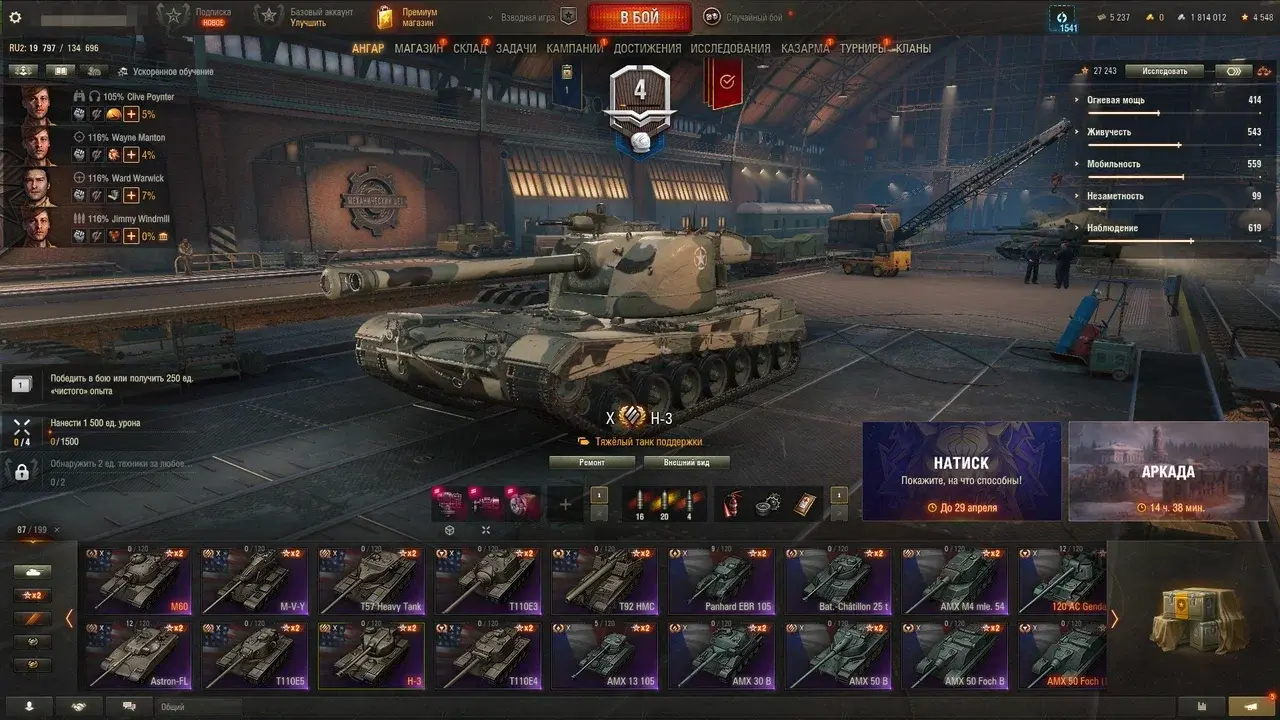Open the Премиум магазин
The height and width of the screenshot is (720, 1280).
pos(407,17)
